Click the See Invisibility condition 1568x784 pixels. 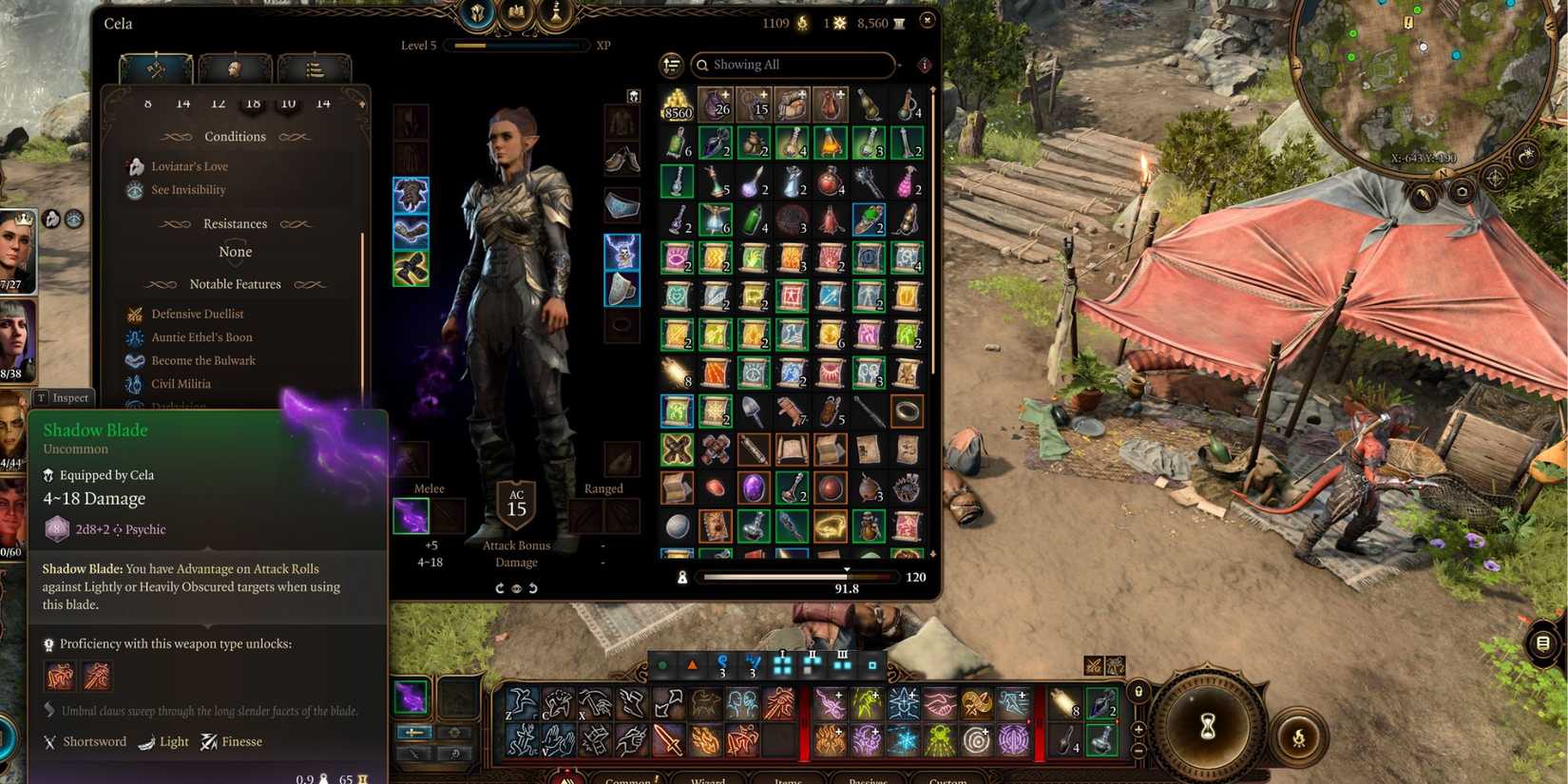[189, 189]
